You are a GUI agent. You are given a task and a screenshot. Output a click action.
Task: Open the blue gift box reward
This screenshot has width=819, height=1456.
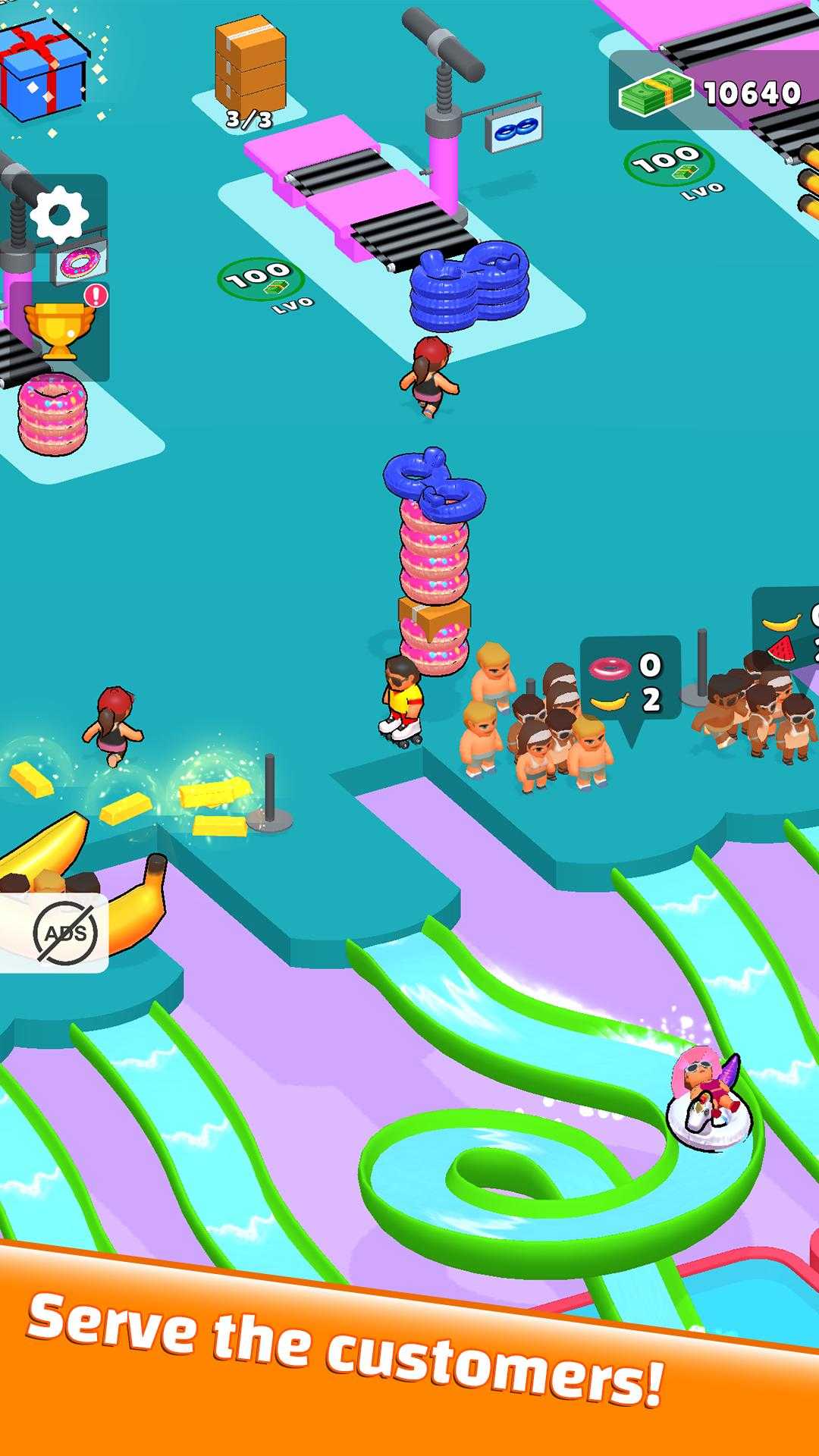[43, 68]
